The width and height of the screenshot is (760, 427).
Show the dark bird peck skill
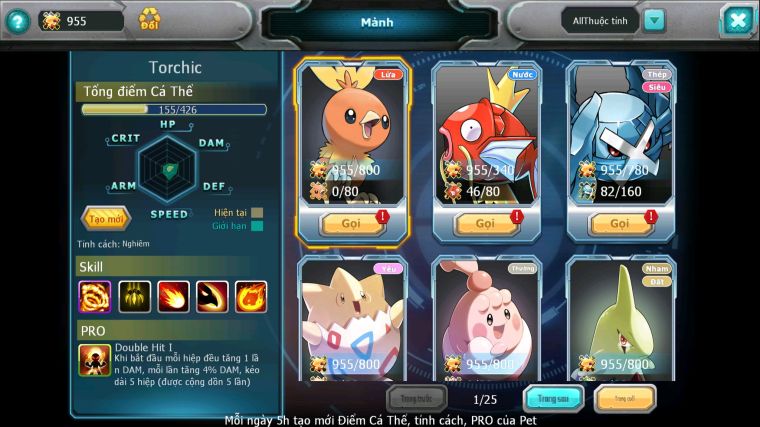pos(212,296)
